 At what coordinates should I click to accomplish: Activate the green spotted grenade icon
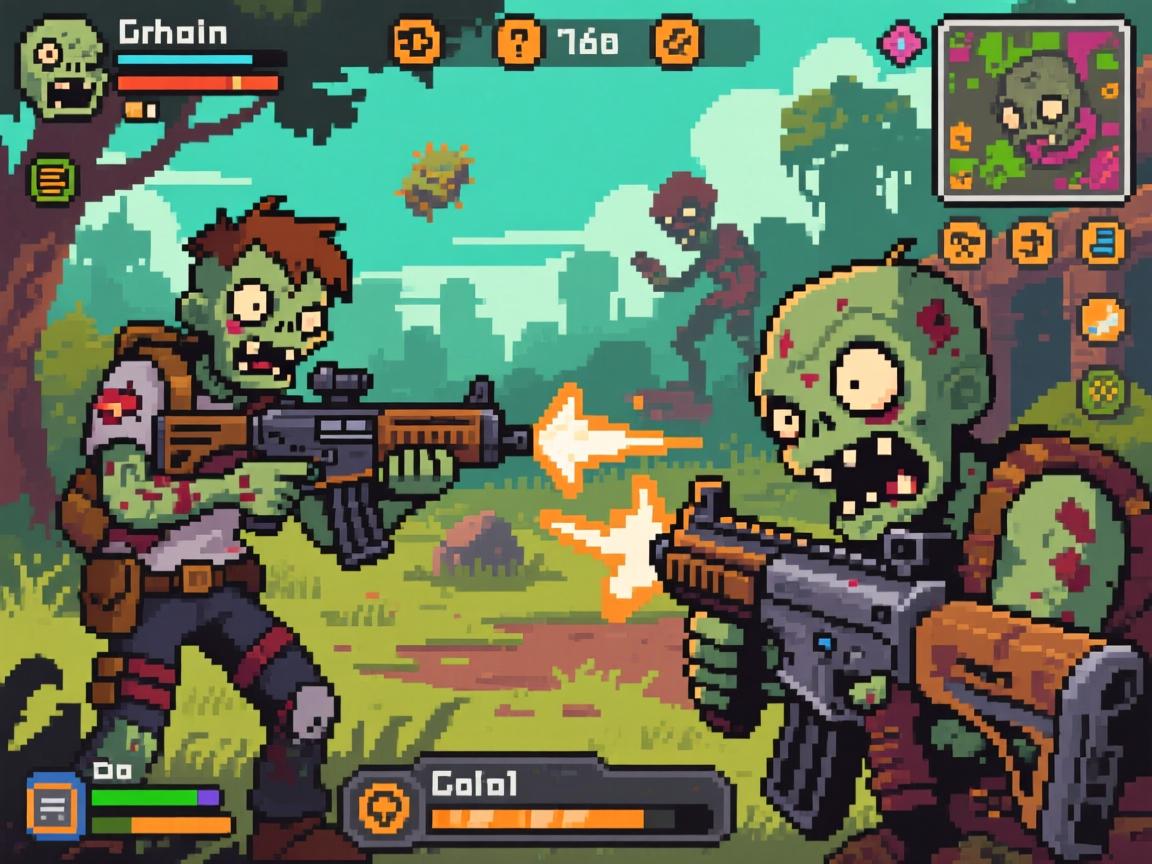[1102, 390]
